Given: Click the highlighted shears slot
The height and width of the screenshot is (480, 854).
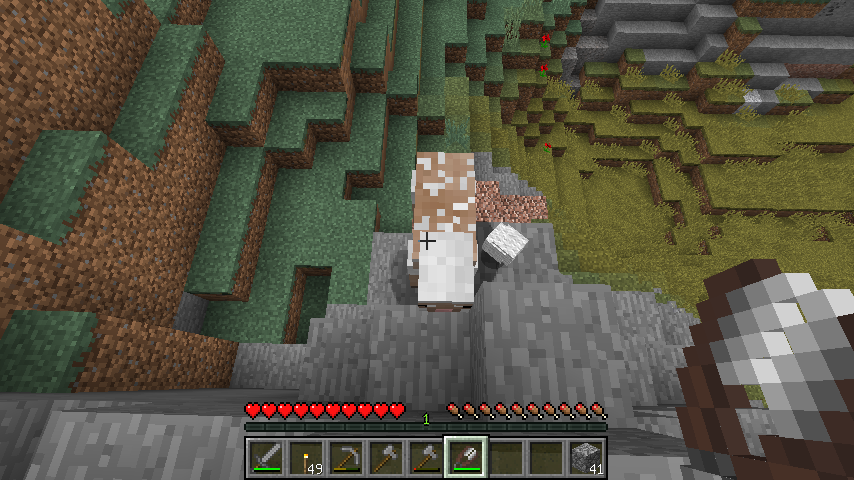Looking at the screenshot, I should [466, 459].
